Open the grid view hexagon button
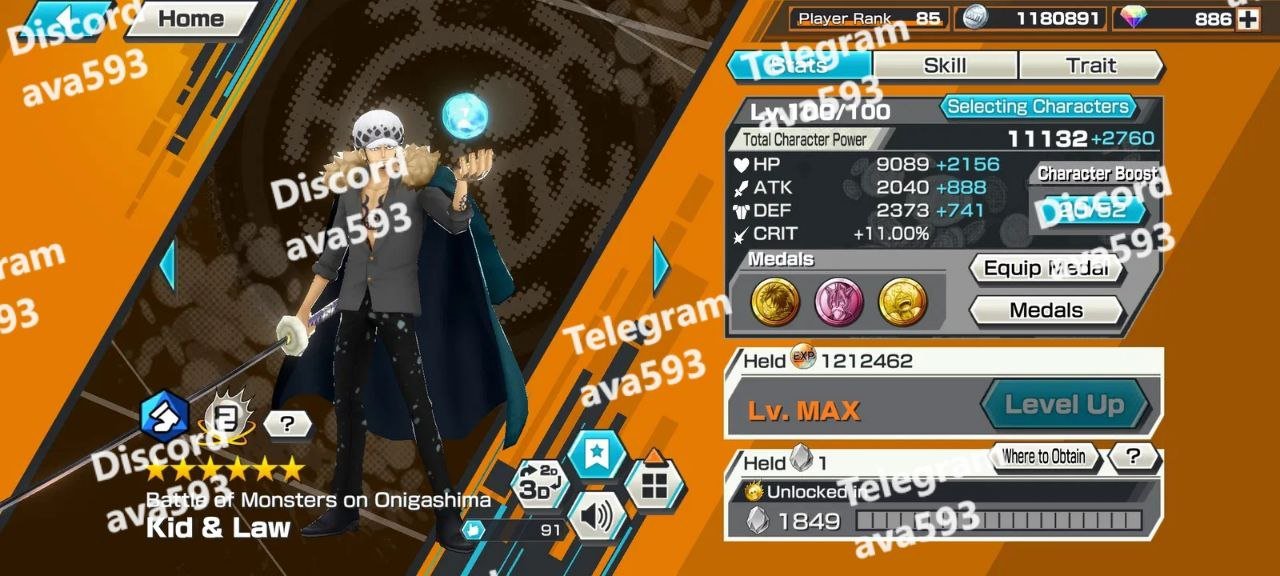1280x576 pixels. pos(654,486)
